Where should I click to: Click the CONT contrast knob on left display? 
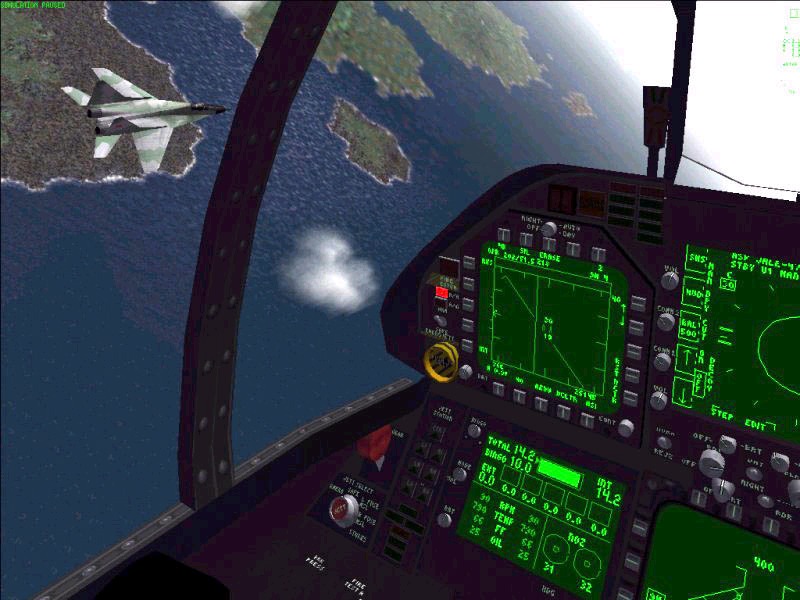(626, 428)
